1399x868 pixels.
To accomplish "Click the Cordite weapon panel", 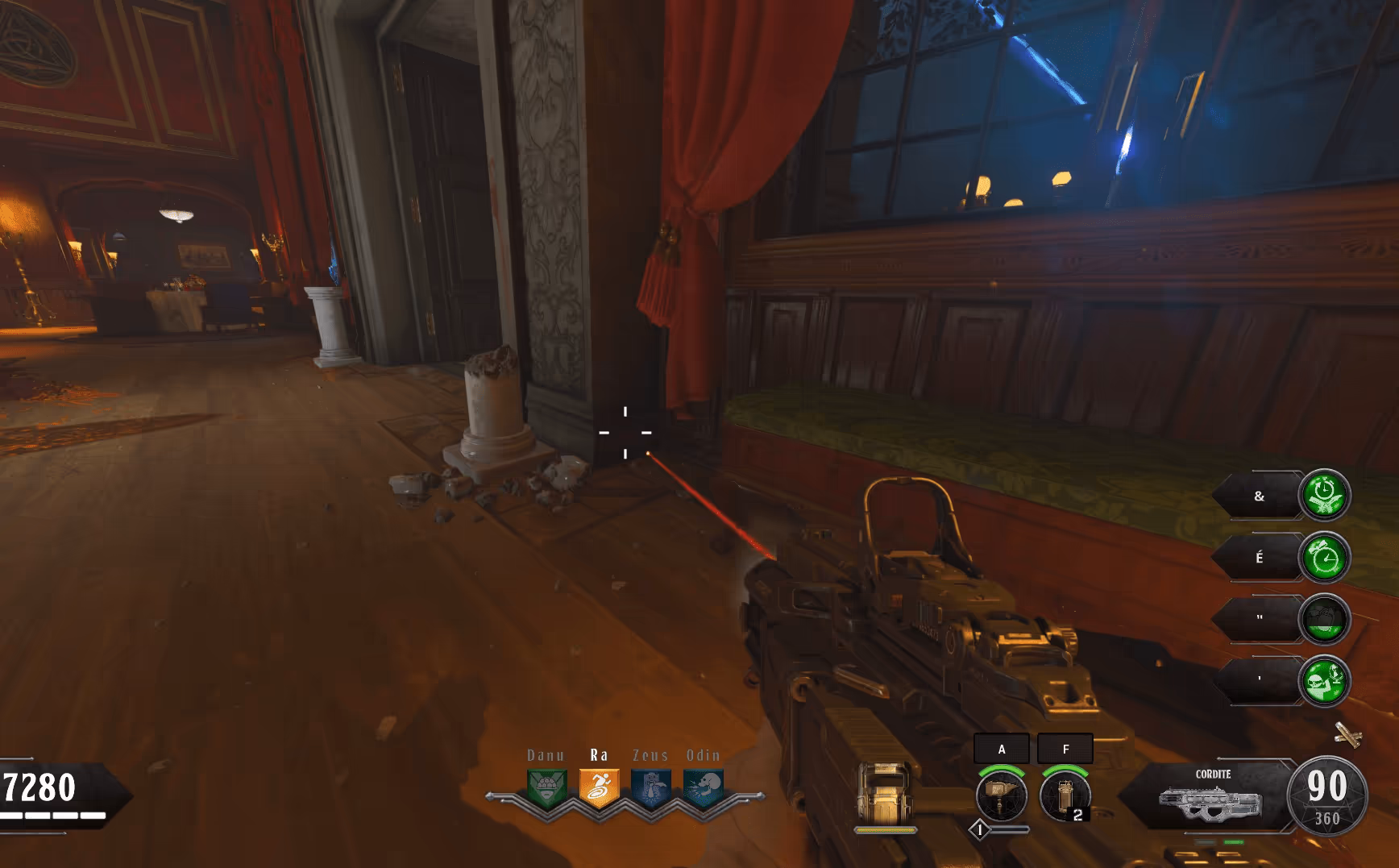I will click(1209, 798).
